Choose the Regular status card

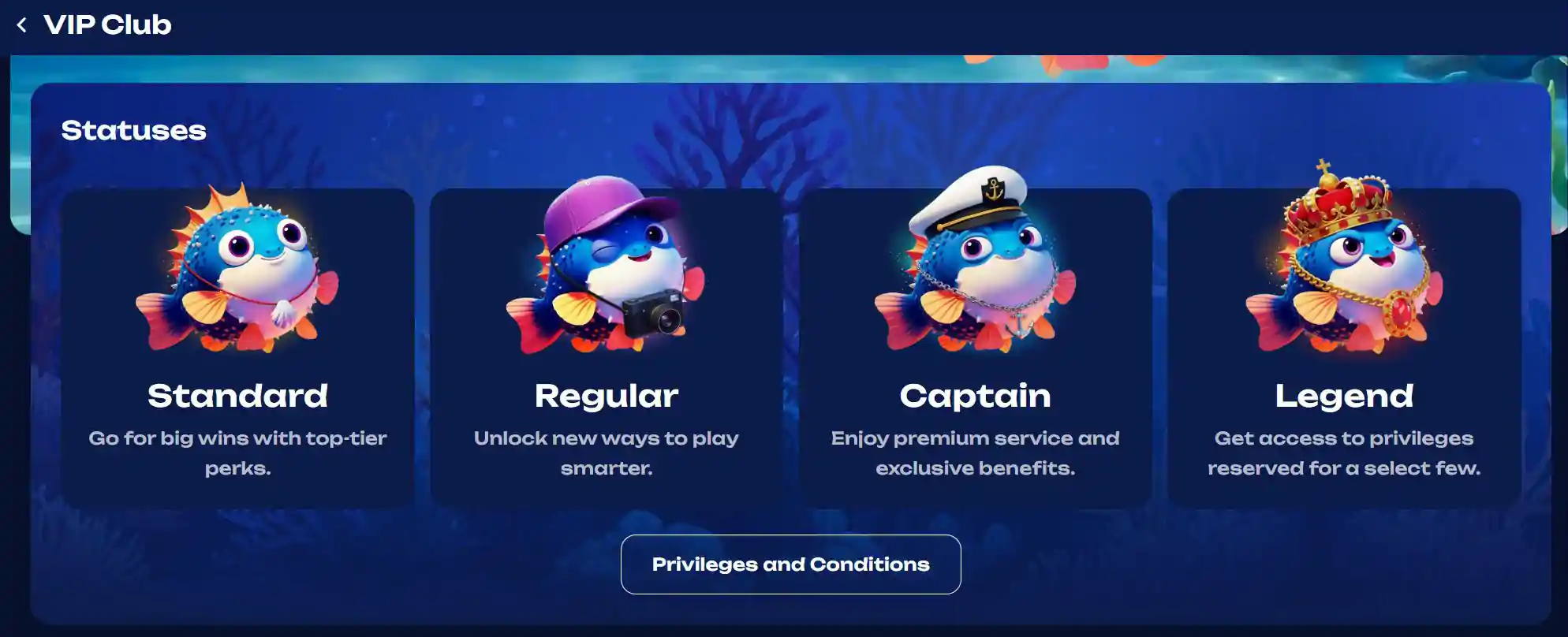(606, 348)
